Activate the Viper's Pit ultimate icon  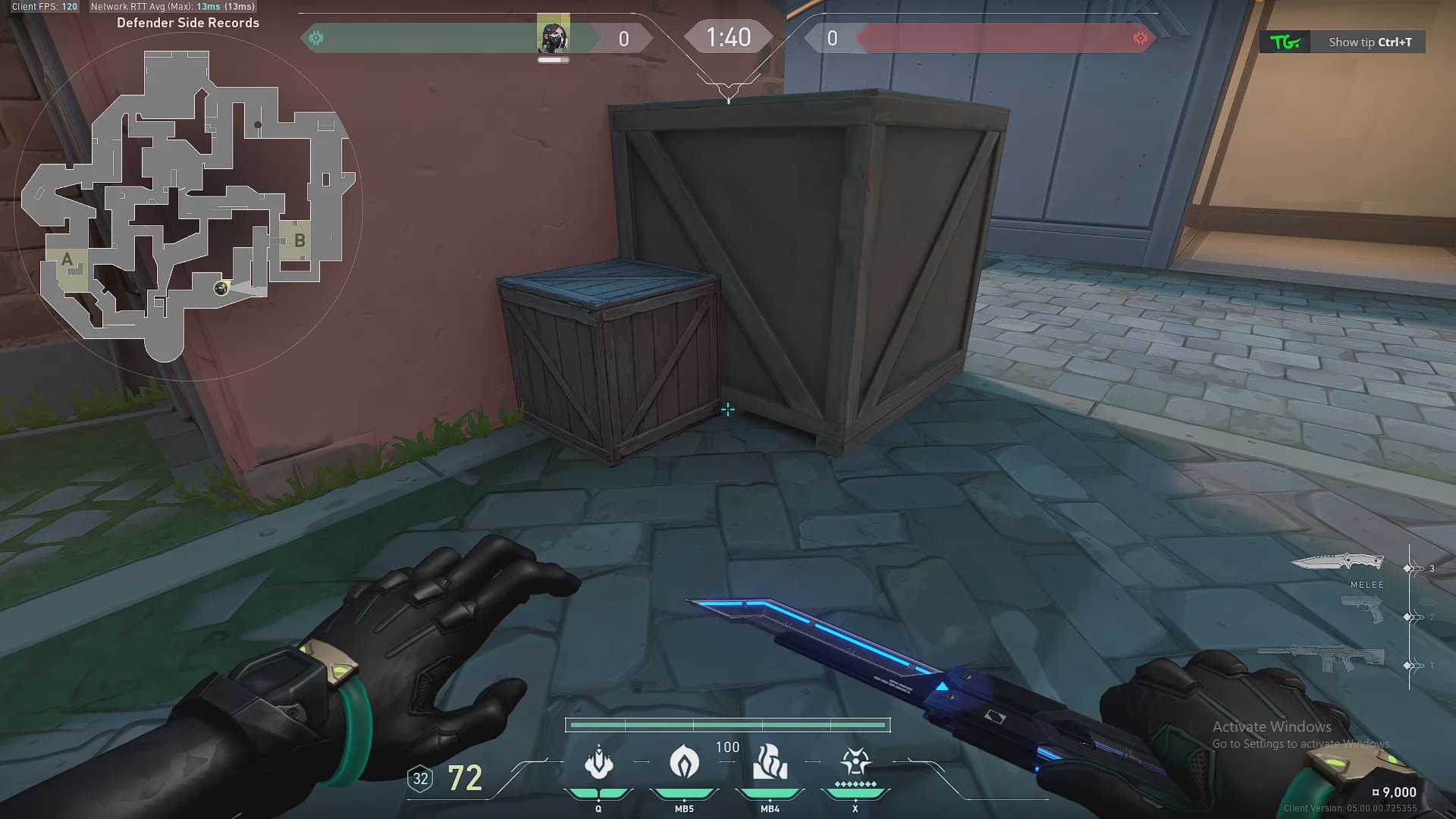tap(855, 761)
